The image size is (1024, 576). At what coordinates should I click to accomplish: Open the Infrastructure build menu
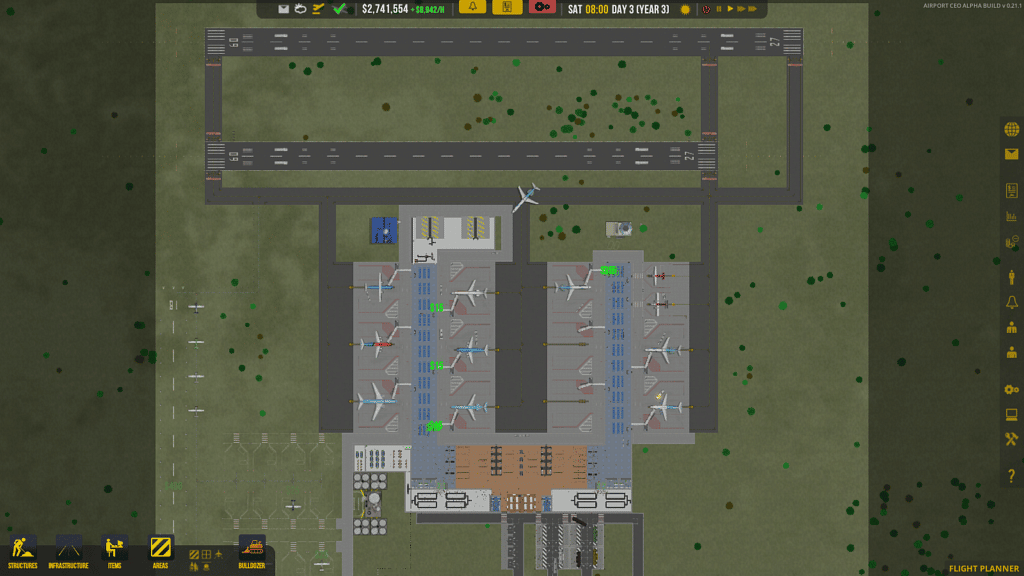pos(68,550)
